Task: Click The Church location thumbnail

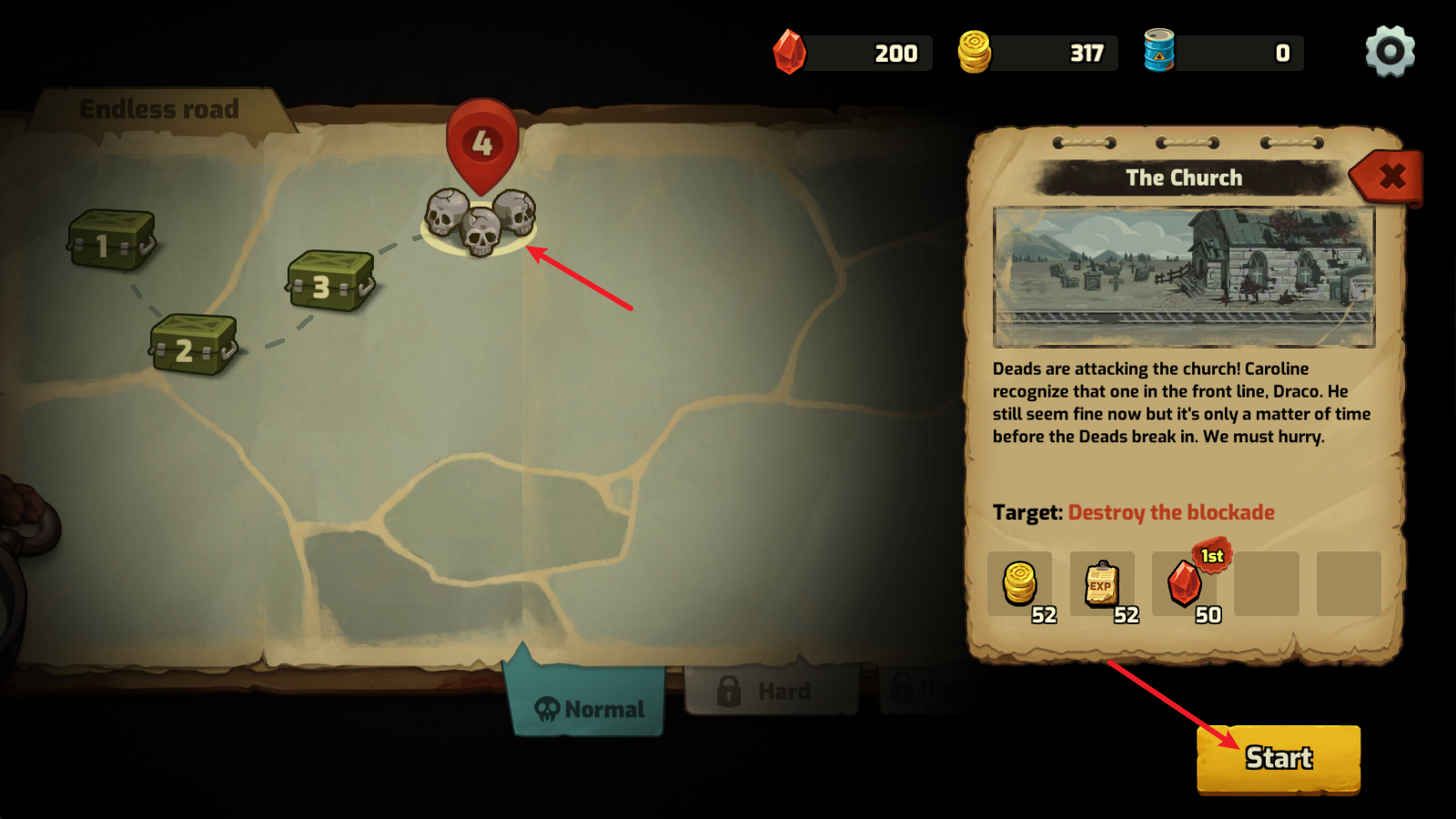Action: click(1183, 277)
